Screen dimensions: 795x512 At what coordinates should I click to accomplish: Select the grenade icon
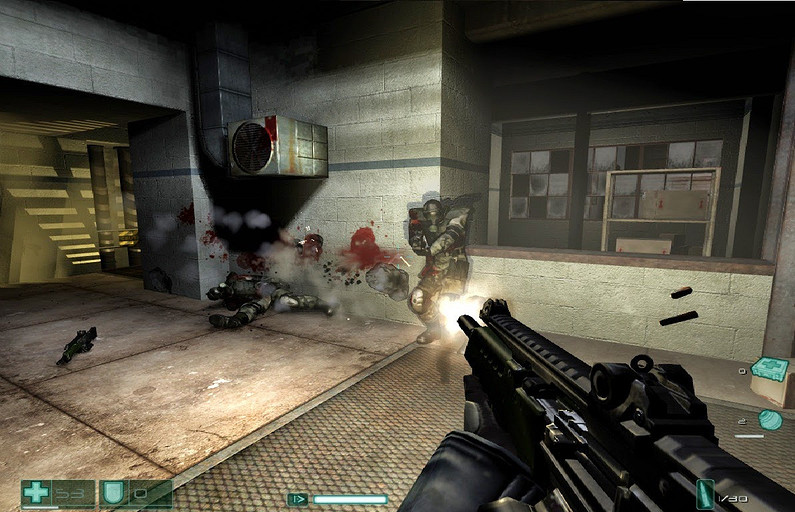pyautogui.click(x=770, y=420)
